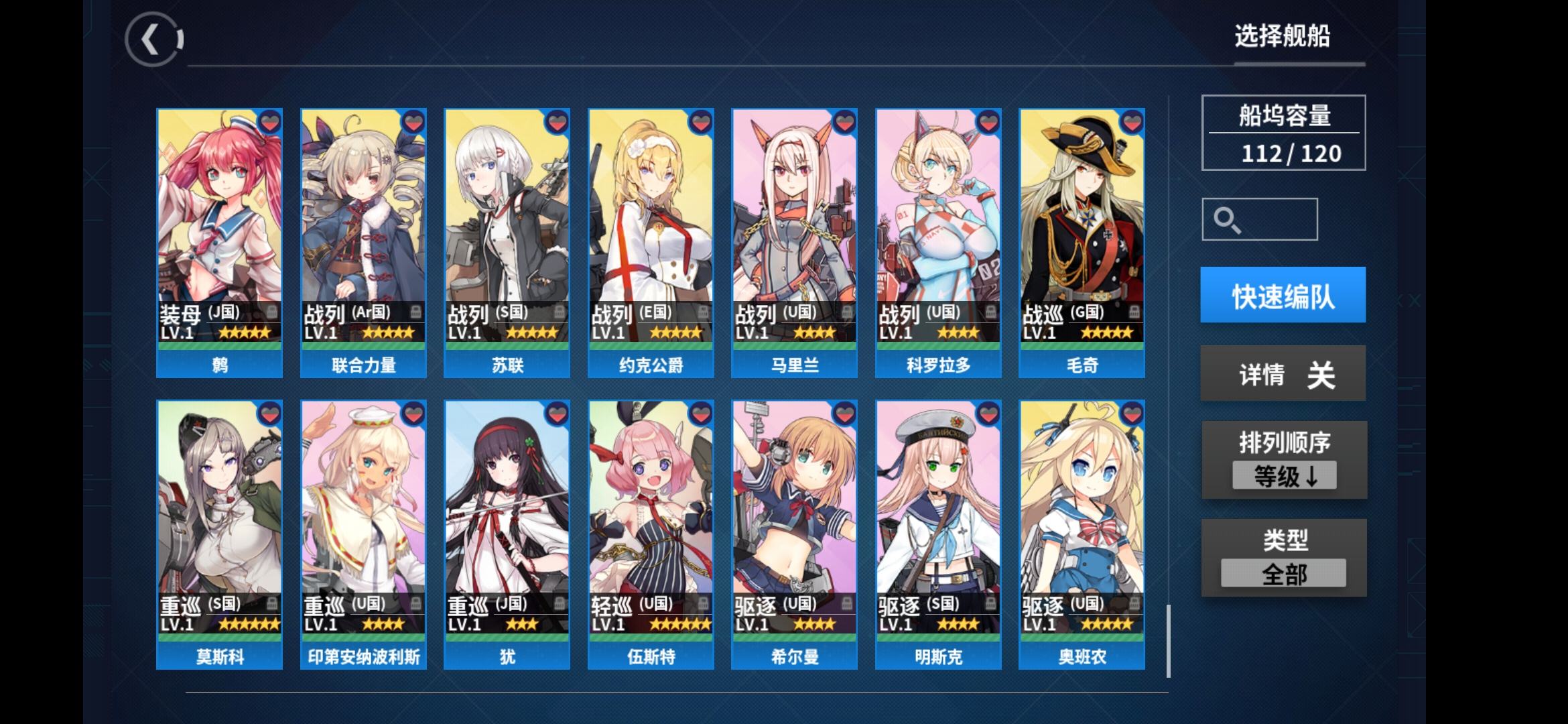1568x724 pixels.
Task: Select the heavy cruiser 犹 card
Action: click(507, 534)
